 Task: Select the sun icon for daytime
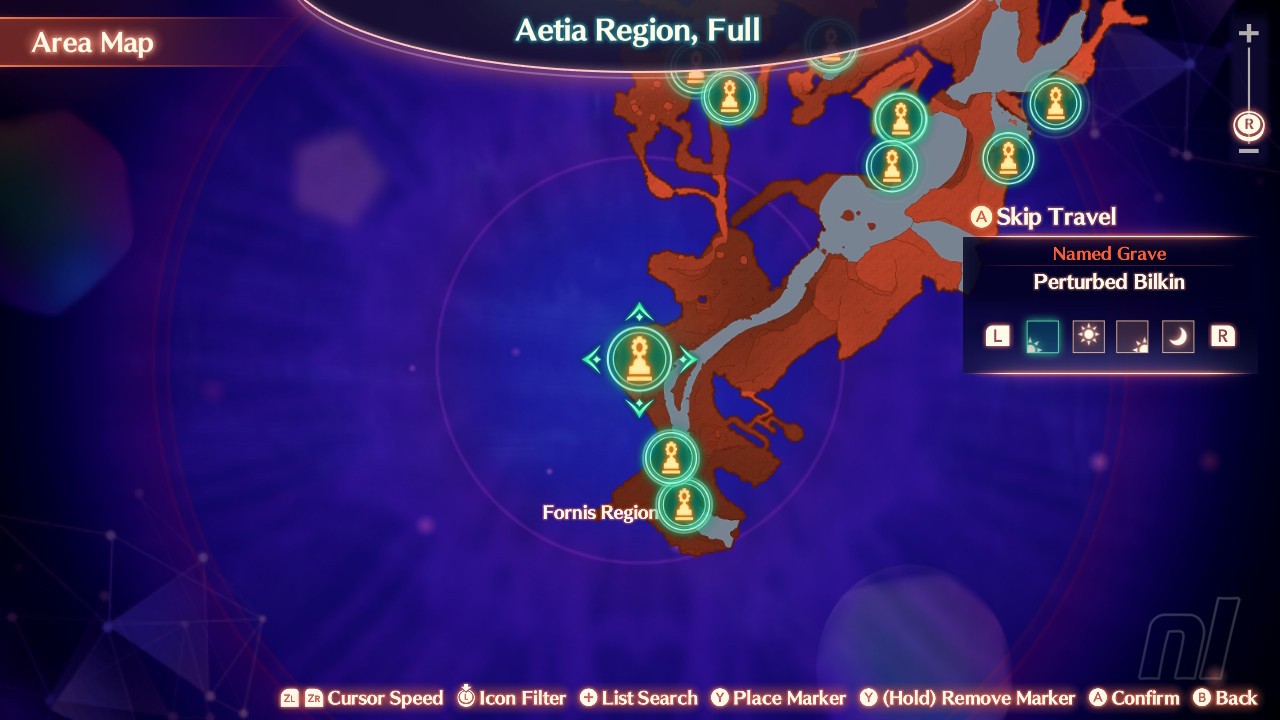(x=1088, y=336)
